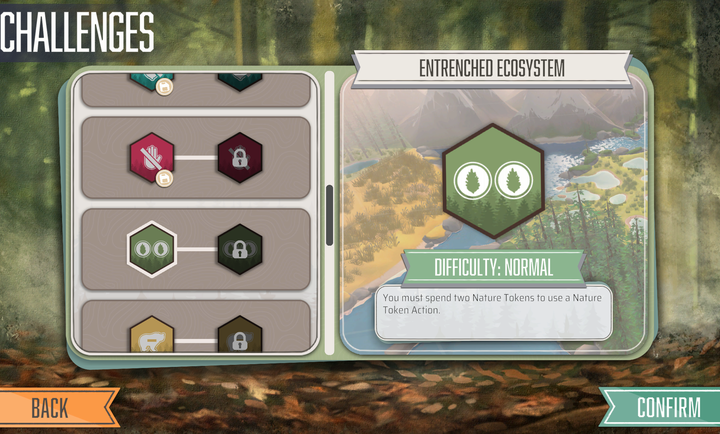Click the challenge list scrollbar handle
Screen dimensions: 720x434
click(329, 215)
